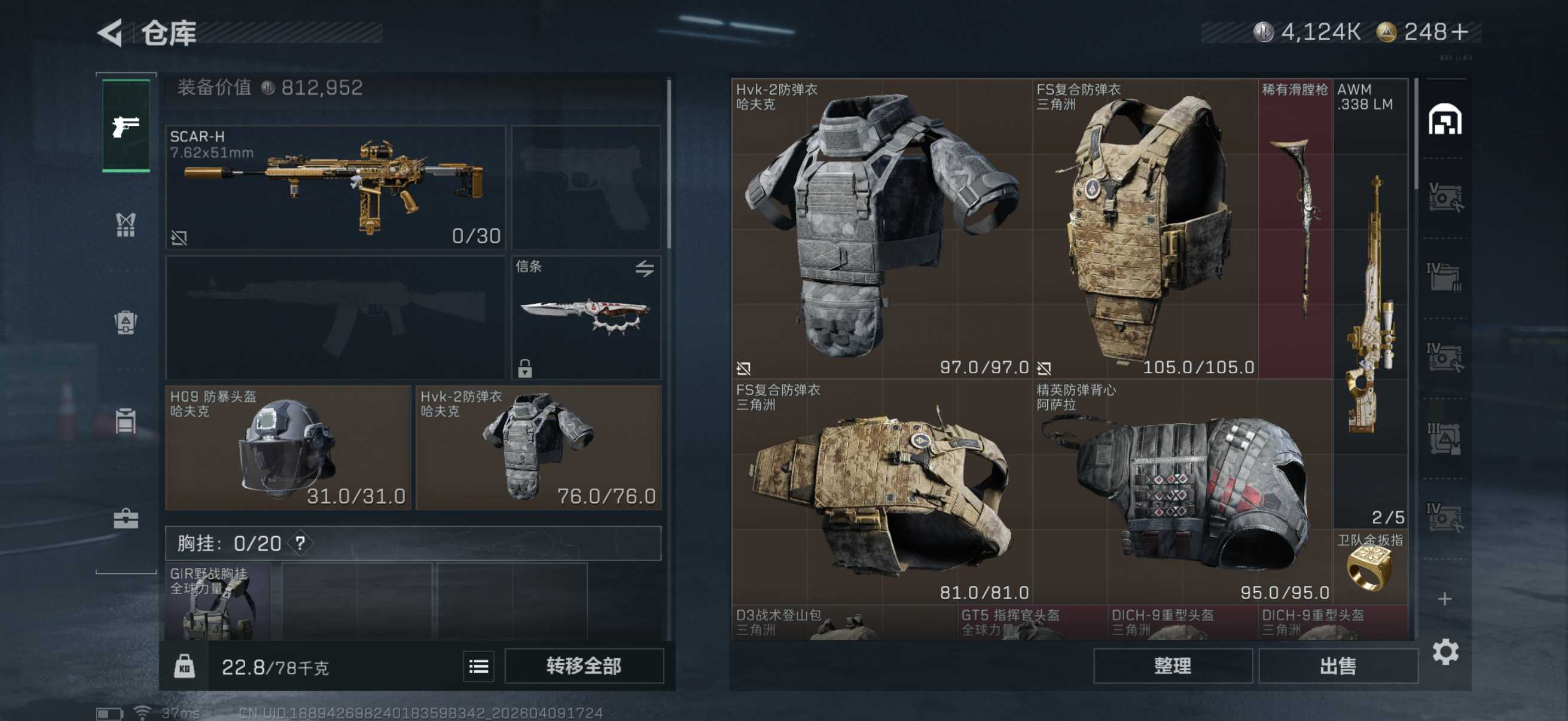
Task: Open the main stash house tab
Action: click(x=1444, y=119)
